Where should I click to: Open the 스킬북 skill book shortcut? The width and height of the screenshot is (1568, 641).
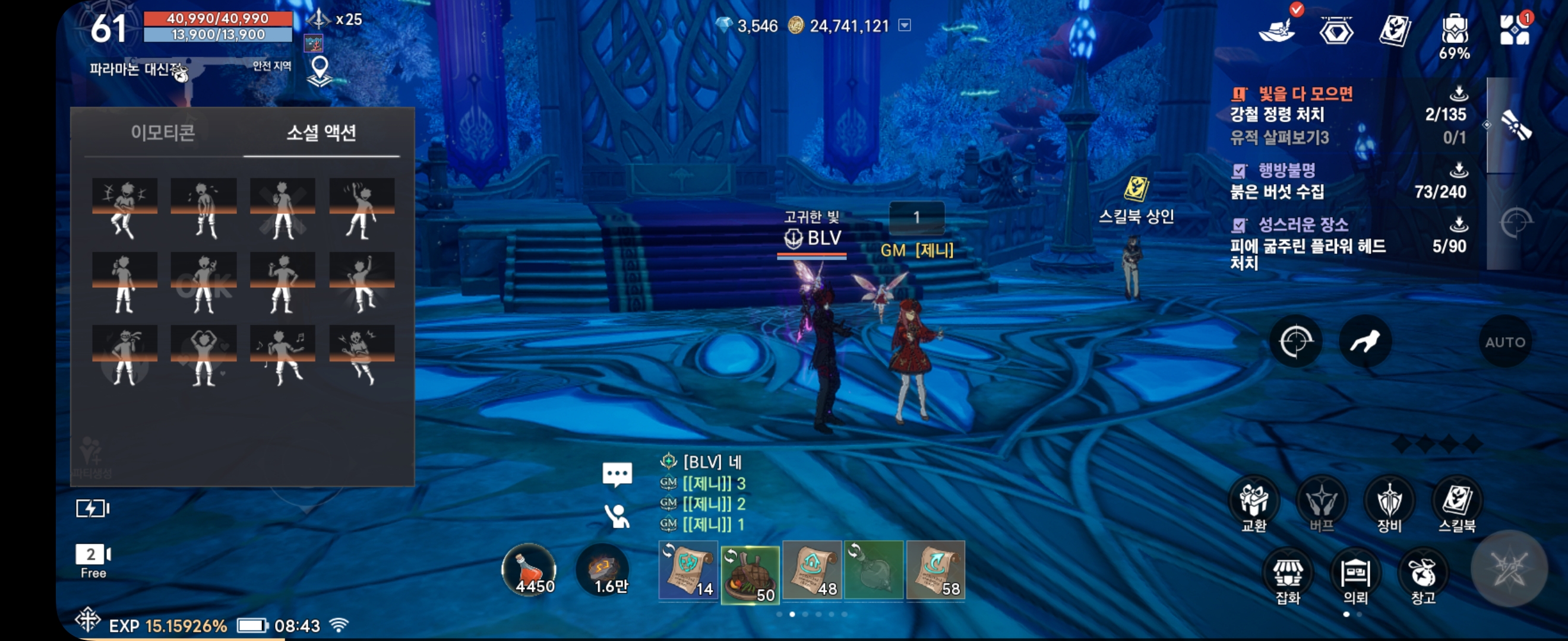[x=1456, y=504]
